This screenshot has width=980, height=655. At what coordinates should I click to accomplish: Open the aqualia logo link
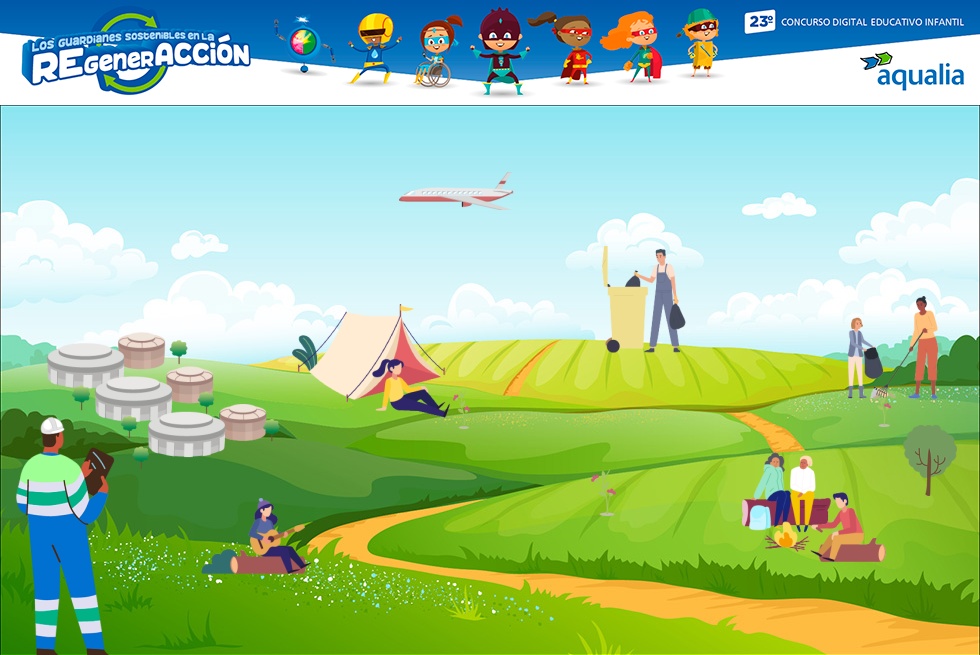[911, 71]
